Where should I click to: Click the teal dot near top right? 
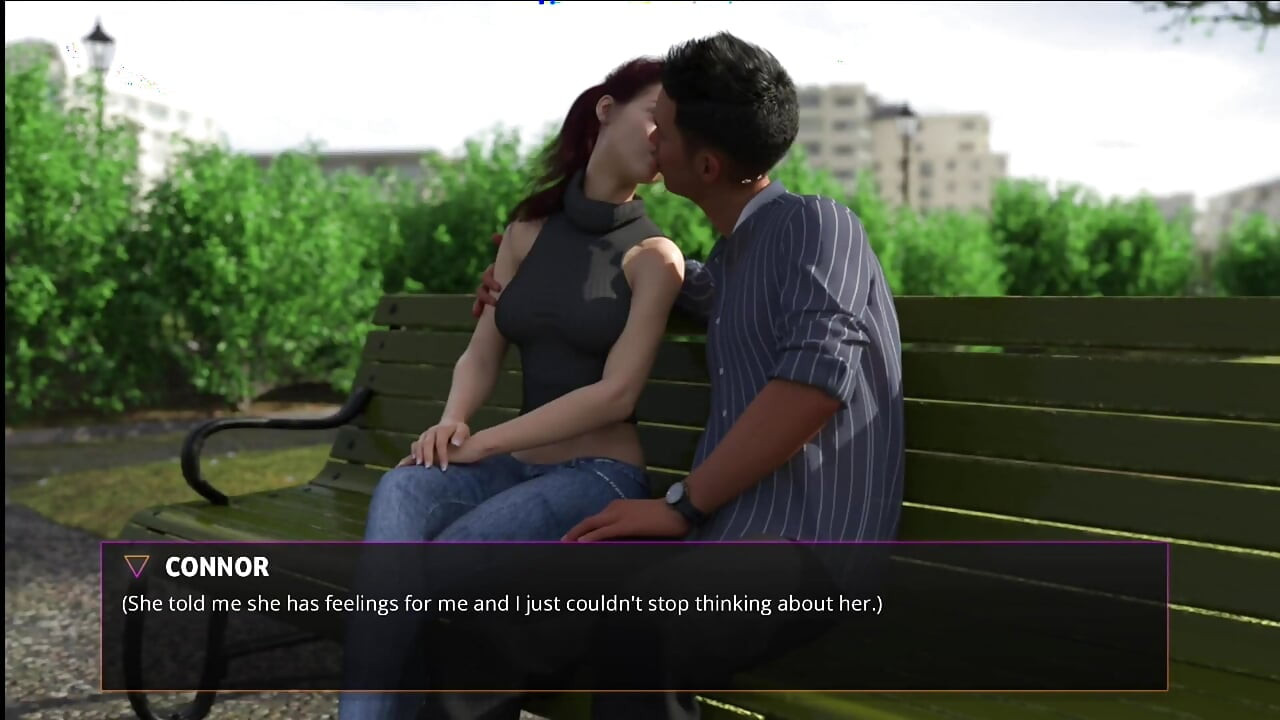coord(730,5)
